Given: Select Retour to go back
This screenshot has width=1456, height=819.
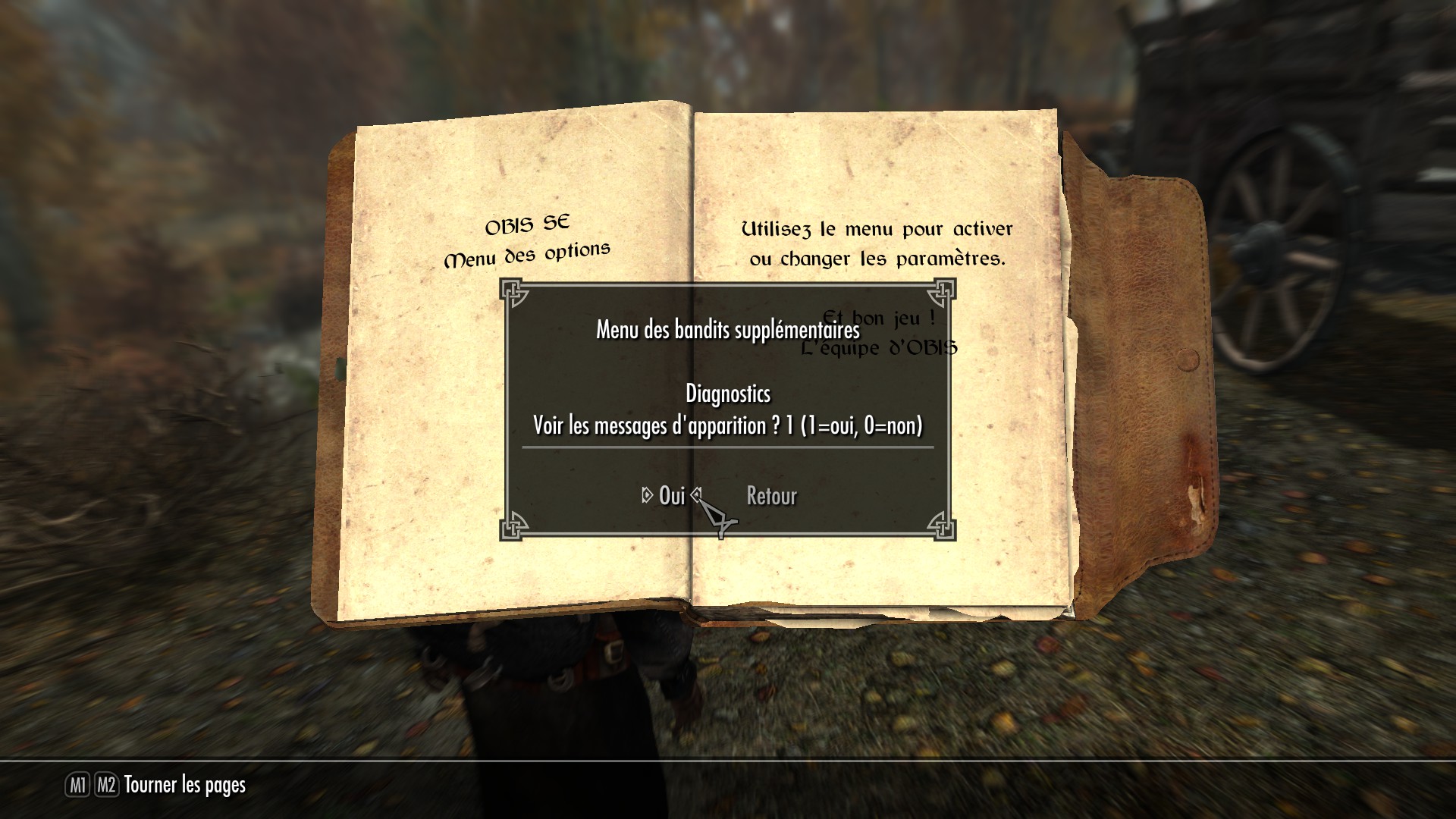Looking at the screenshot, I should pos(771,496).
